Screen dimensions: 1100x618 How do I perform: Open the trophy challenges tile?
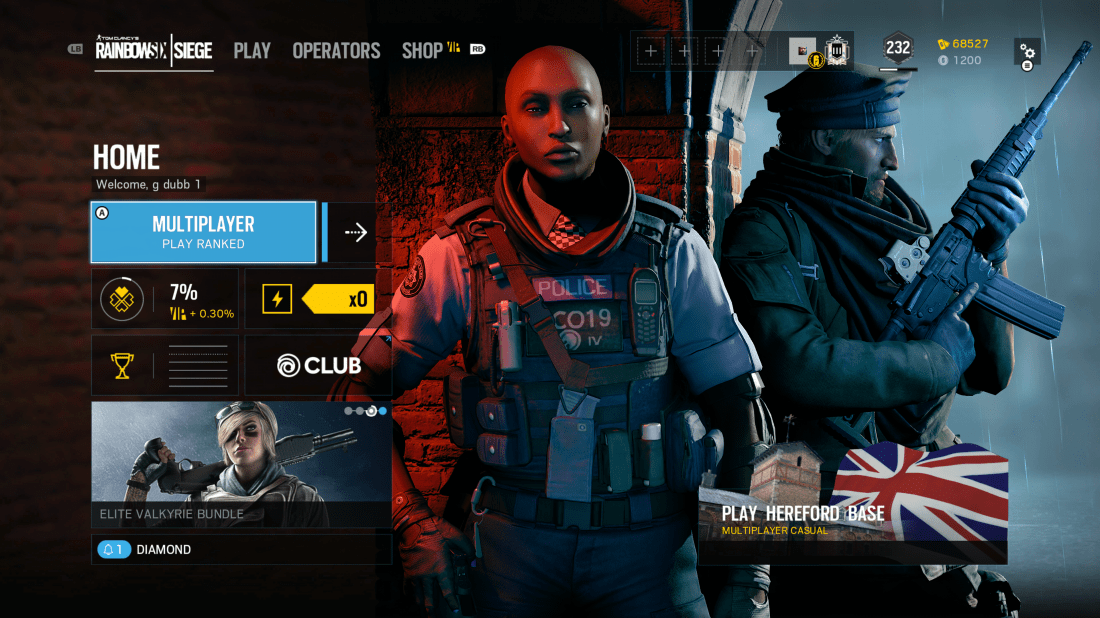[165, 365]
